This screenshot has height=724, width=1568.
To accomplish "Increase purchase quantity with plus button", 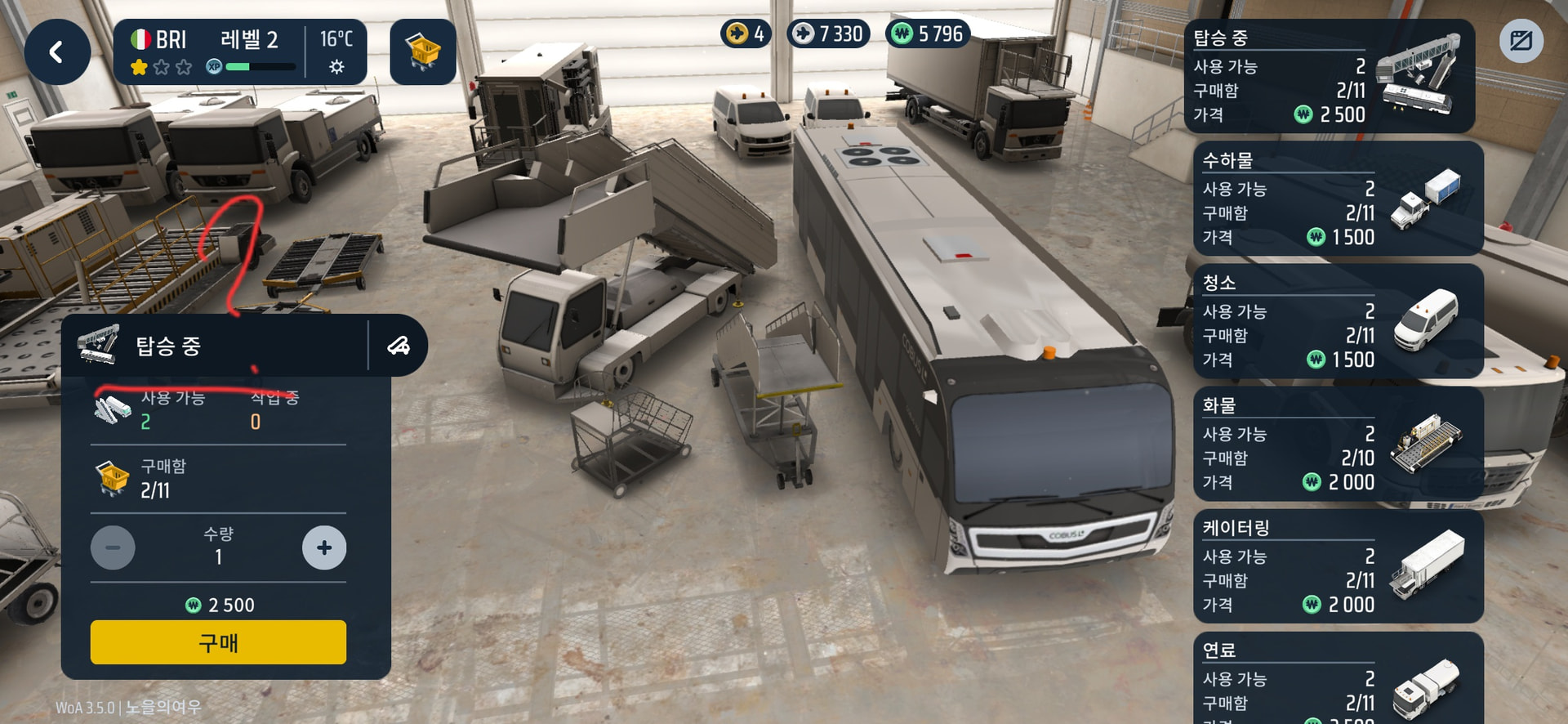I will [x=324, y=547].
